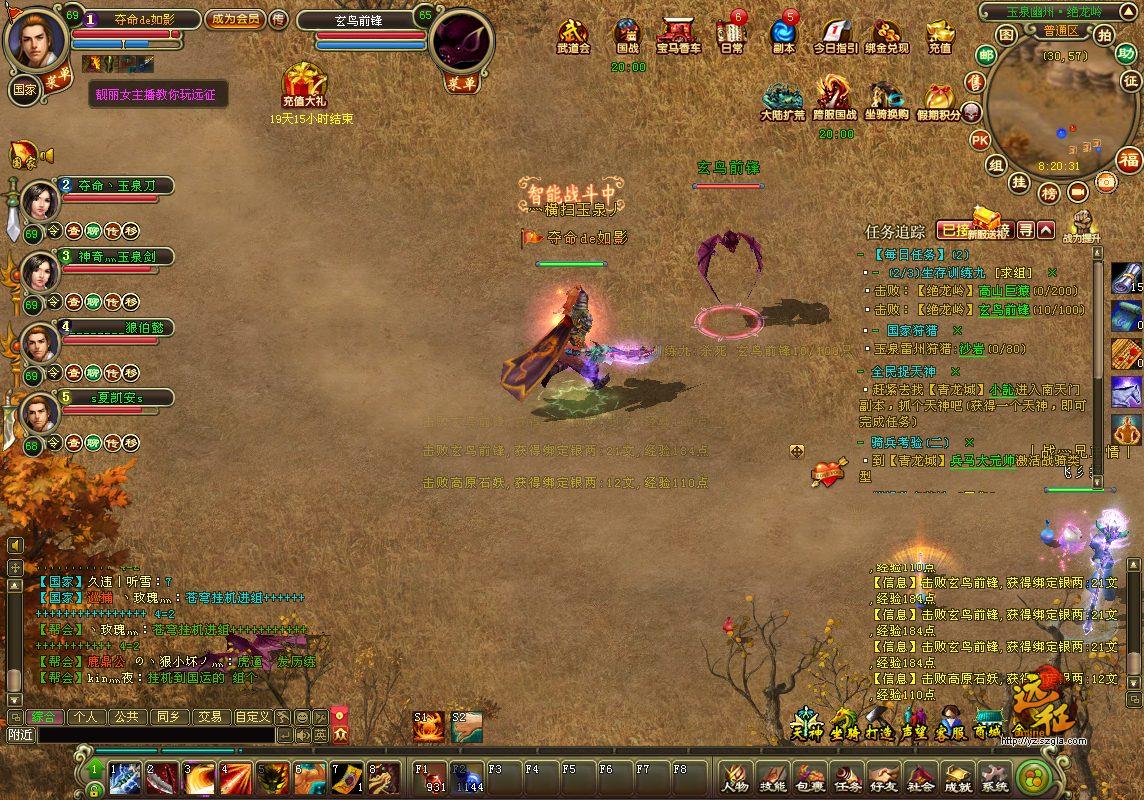The height and width of the screenshot is (800, 1144).
Task: Use the red potion in slot F1
Action: click(431, 778)
